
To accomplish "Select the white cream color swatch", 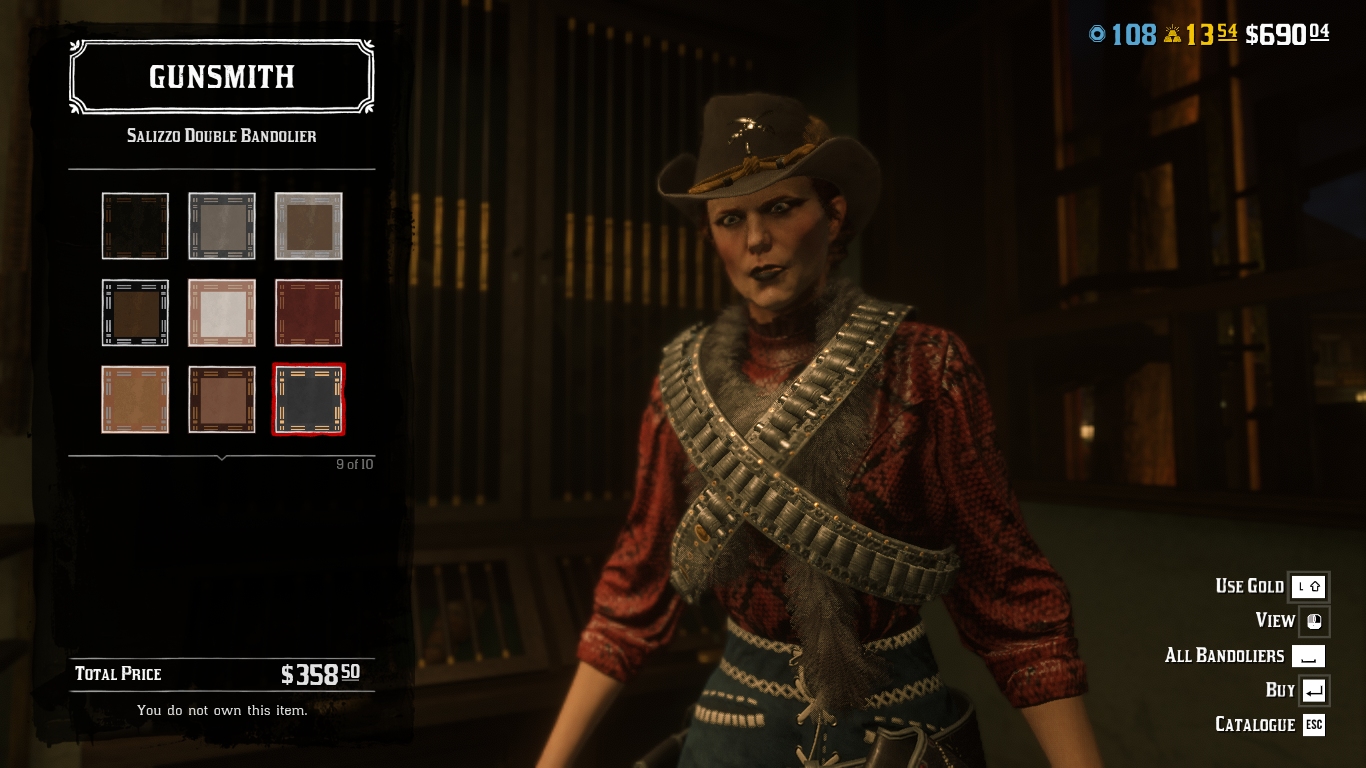I will (221, 312).
